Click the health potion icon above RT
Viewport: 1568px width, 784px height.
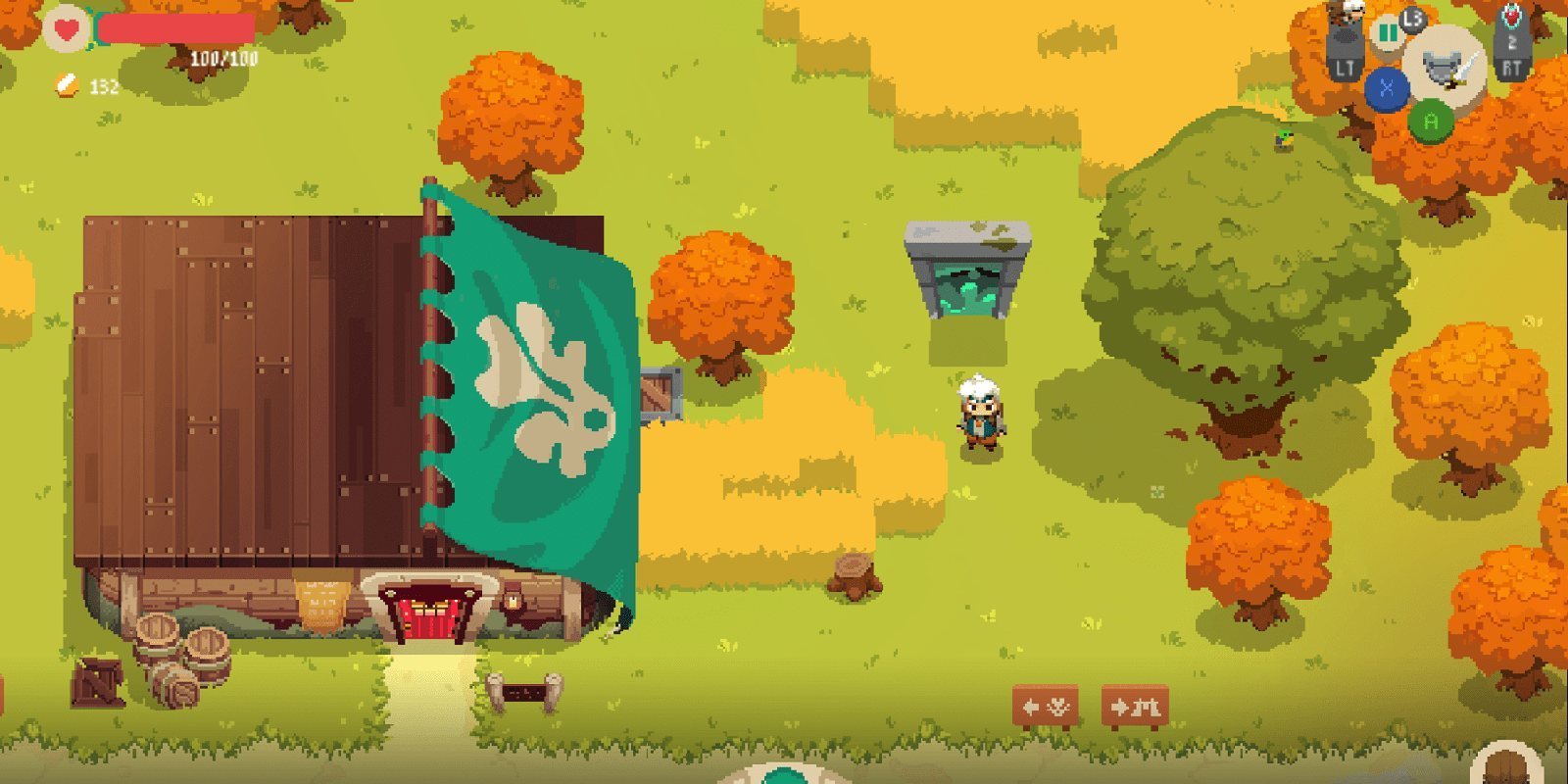tap(1513, 17)
